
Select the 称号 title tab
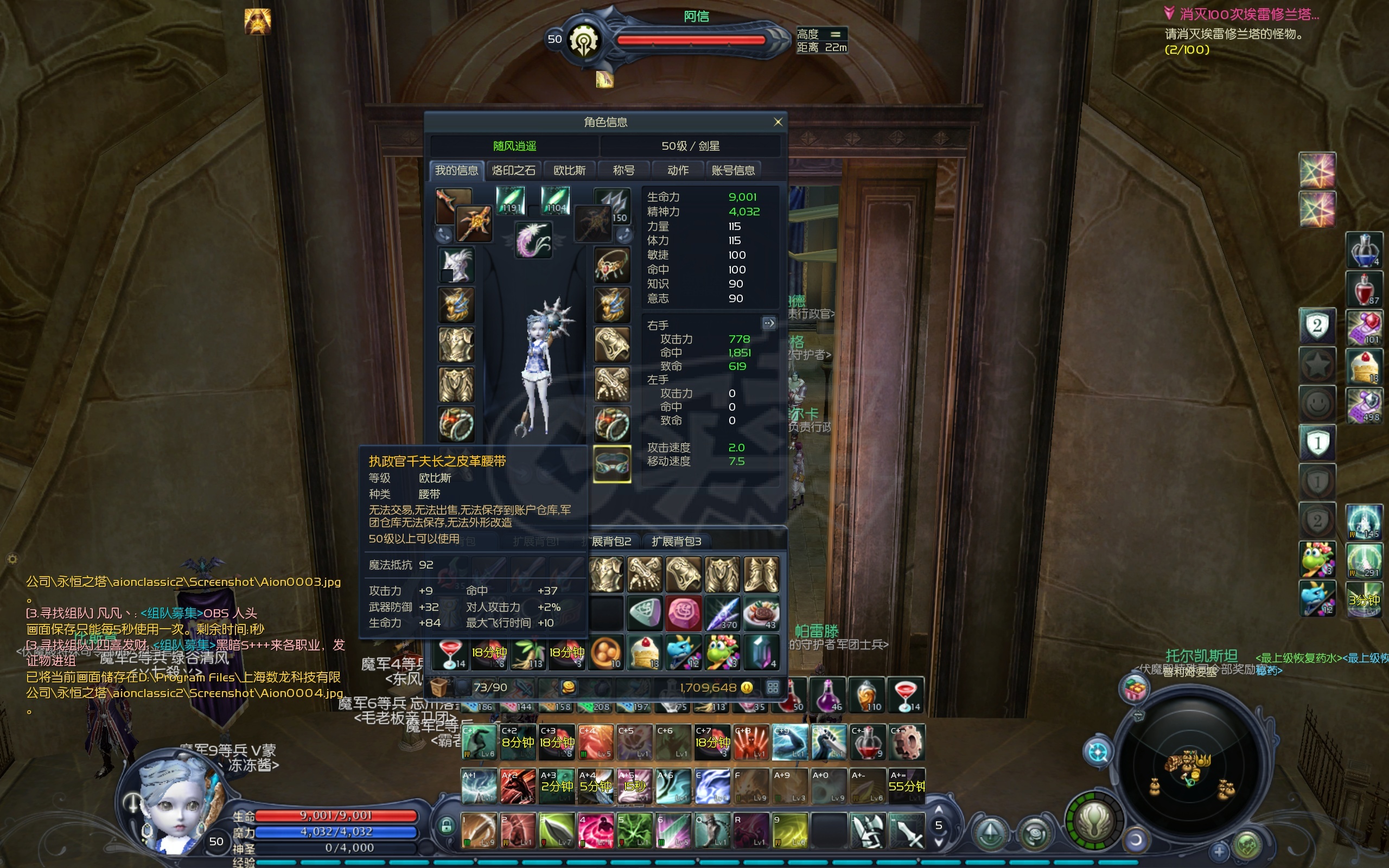(x=623, y=170)
